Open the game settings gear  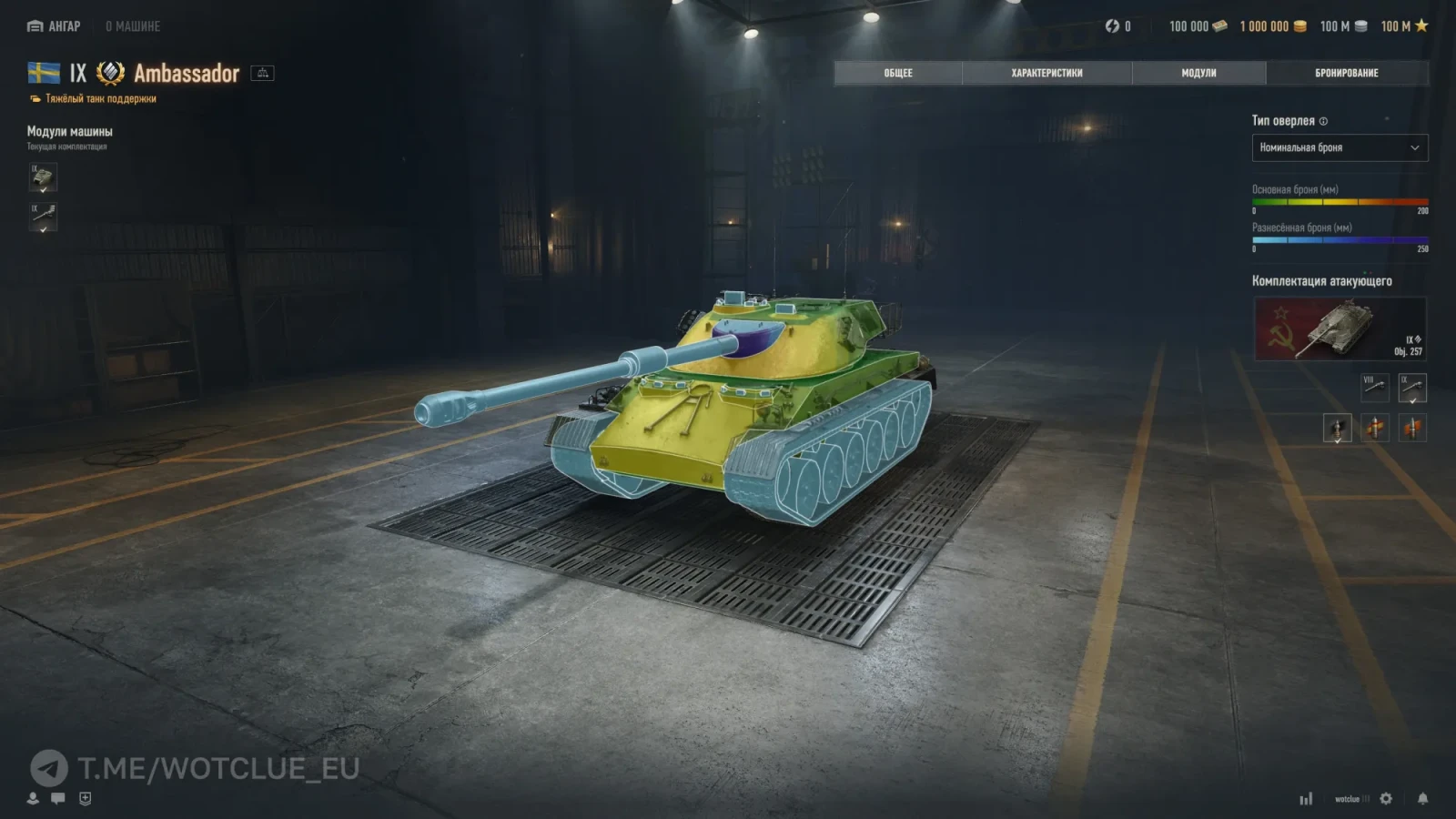1386,799
